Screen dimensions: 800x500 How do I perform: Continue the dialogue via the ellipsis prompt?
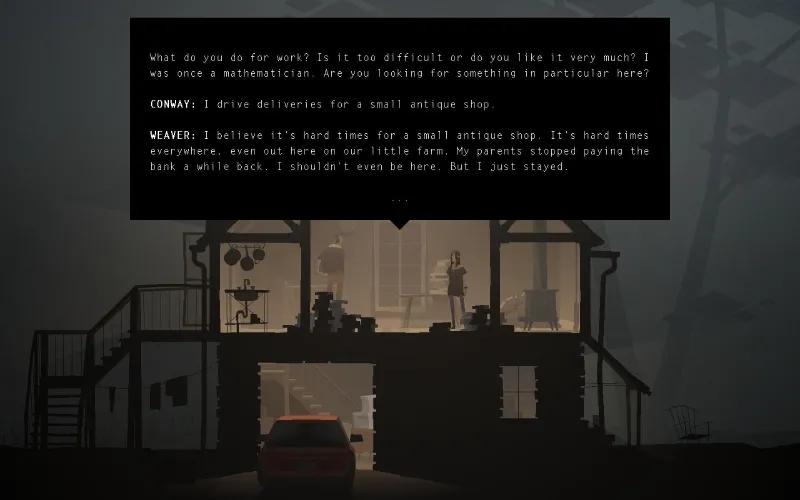pyautogui.click(x=400, y=200)
